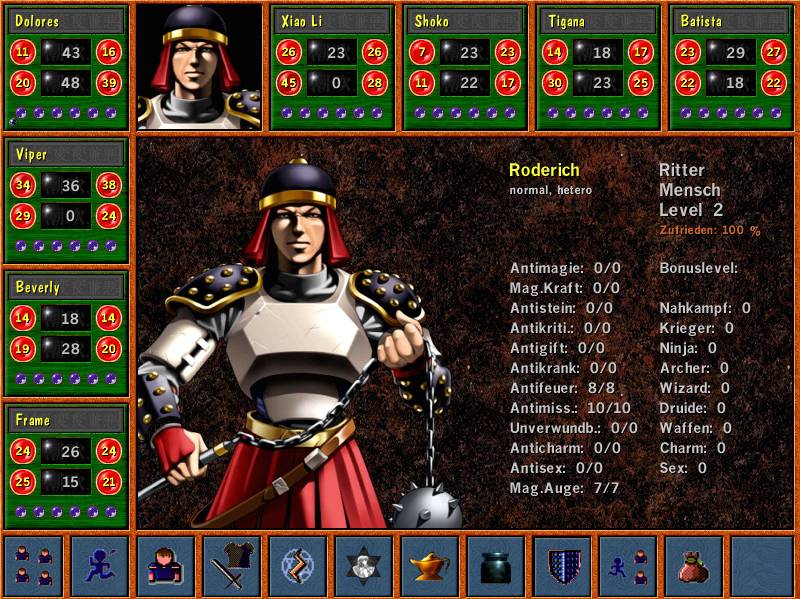
Task: Open the armor and sword equipment icon
Action: pos(232,565)
